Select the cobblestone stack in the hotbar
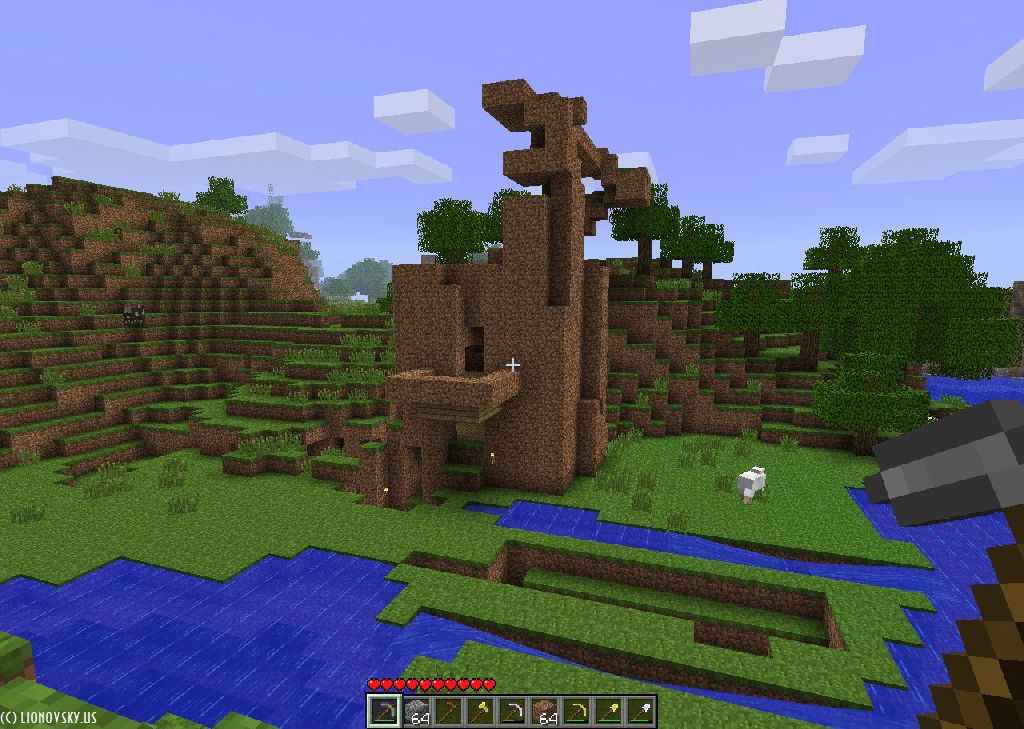Image resolution: width=1024 pixels, height=729 pixels. pos(415,711)
